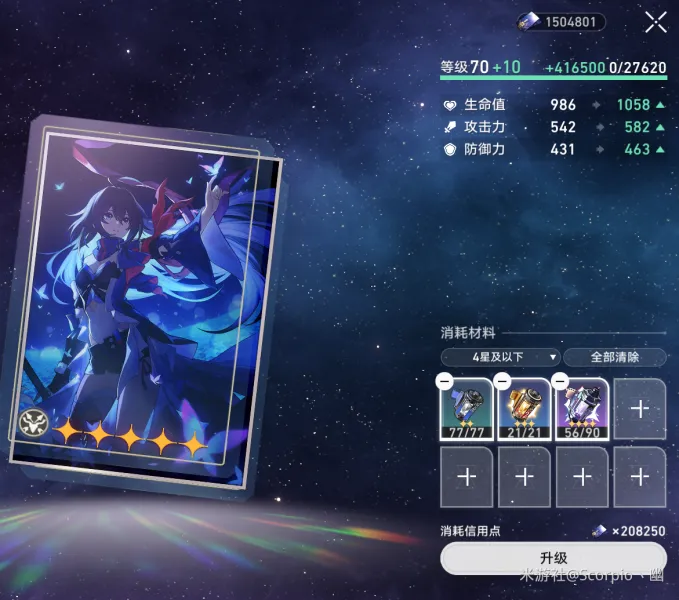Select the four-star material slot showing 56/90
679x600 pixels.
[583, 410]
